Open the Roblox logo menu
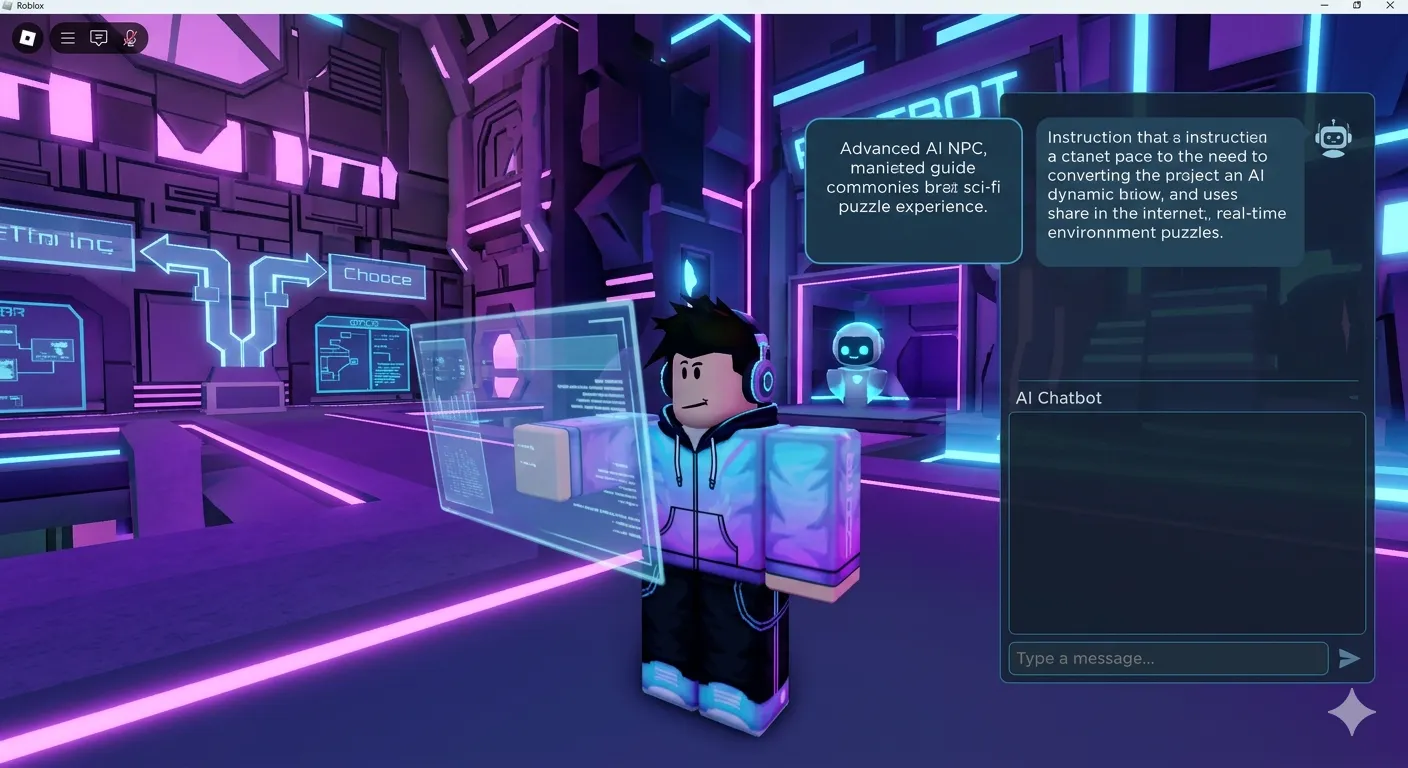 click(x=28, y=39)
